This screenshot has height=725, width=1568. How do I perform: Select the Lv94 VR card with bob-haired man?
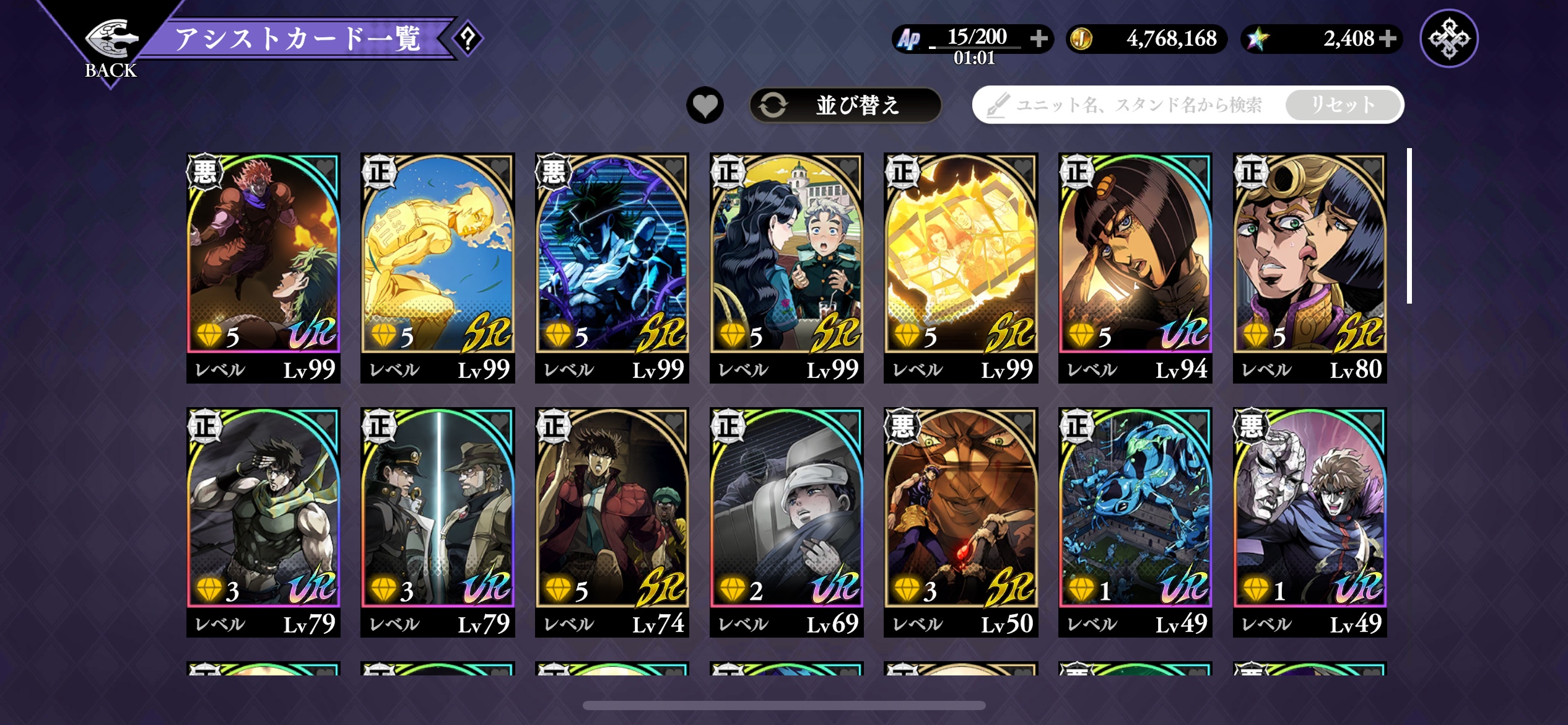(x=1135, y=266)
